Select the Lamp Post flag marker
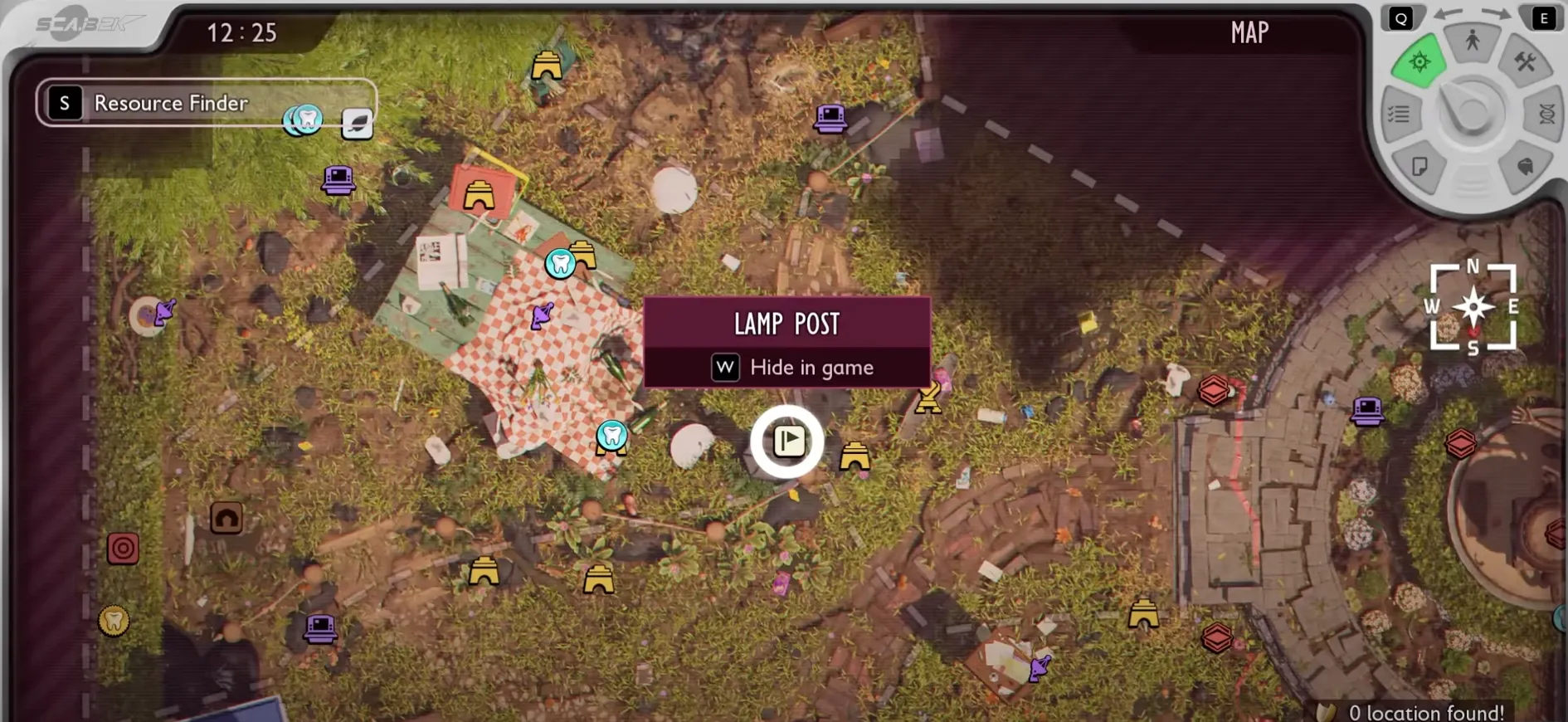Screen dimensions: 1568x722 click(787, 441)
